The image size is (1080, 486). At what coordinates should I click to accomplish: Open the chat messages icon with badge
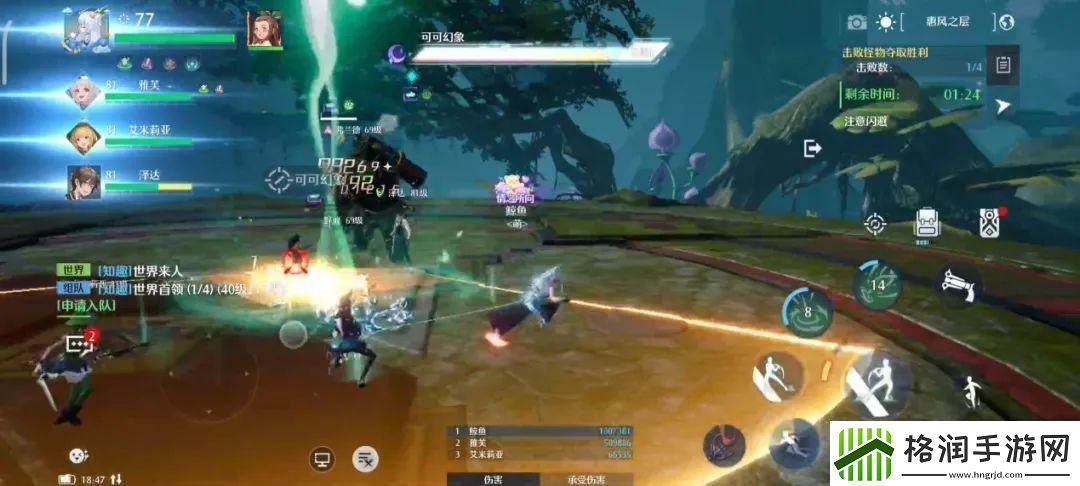[x=78, y=343]
